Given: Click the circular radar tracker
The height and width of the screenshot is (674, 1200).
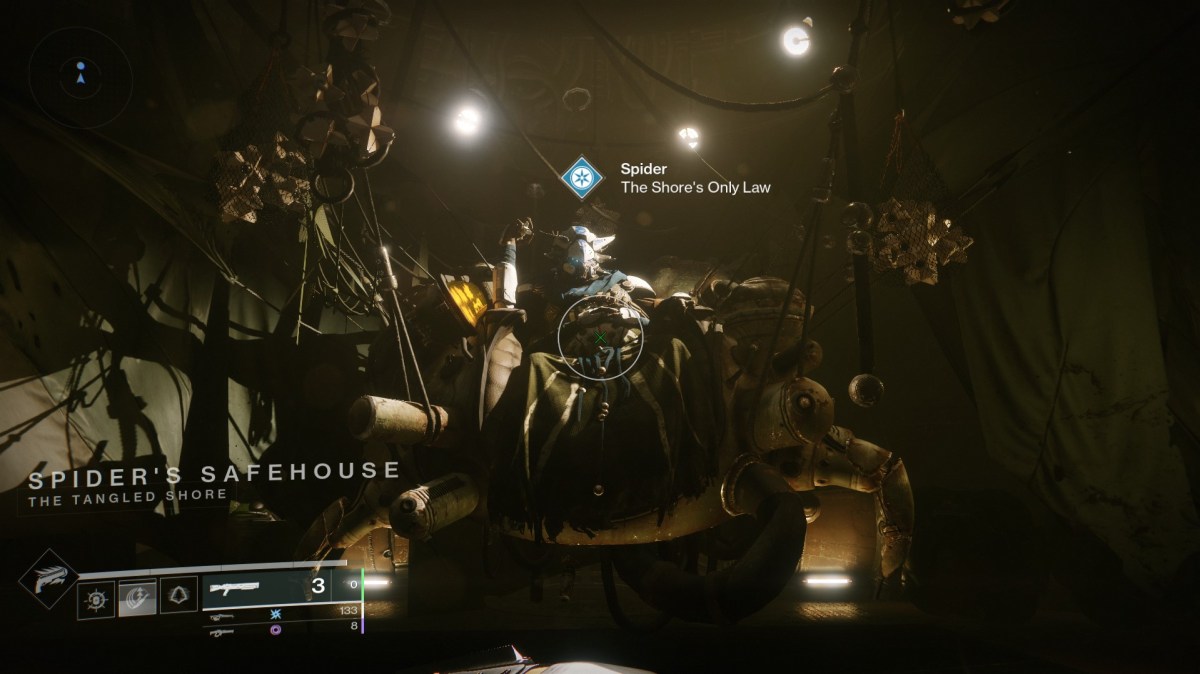Looking at the screenshot, I should click(x=80, y=76).
